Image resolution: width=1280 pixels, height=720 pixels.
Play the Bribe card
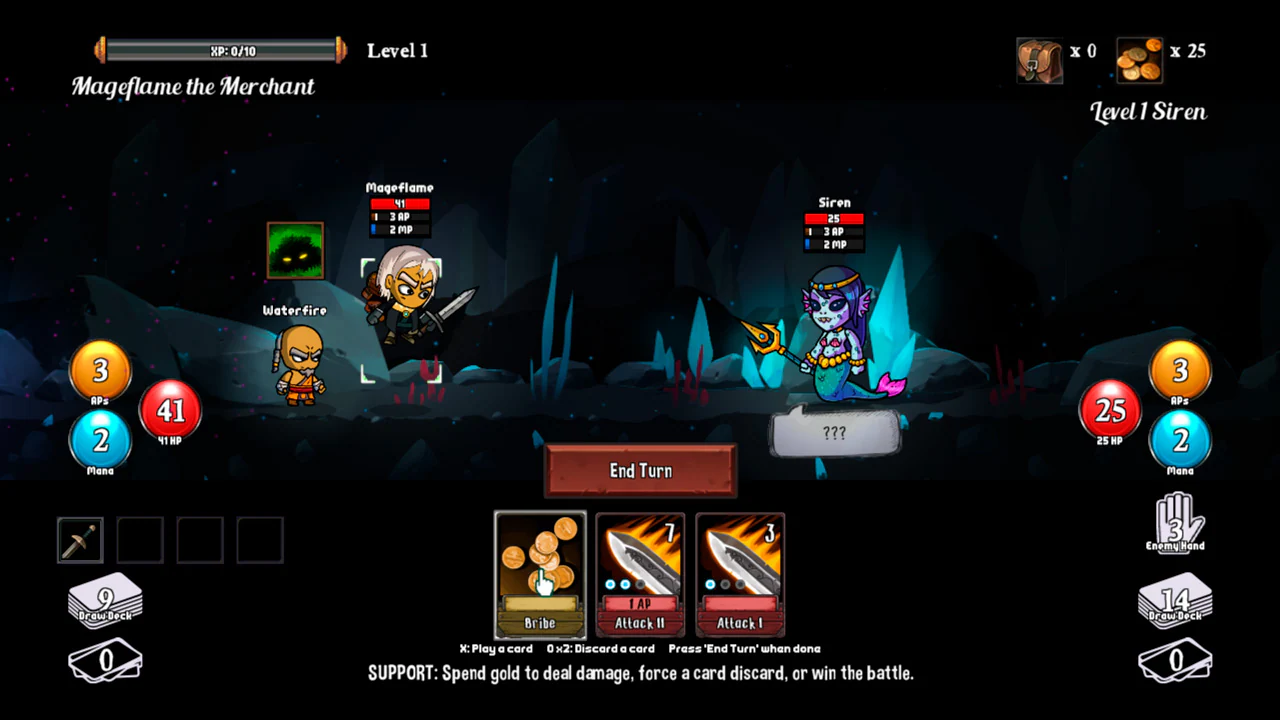coord(539,575)
